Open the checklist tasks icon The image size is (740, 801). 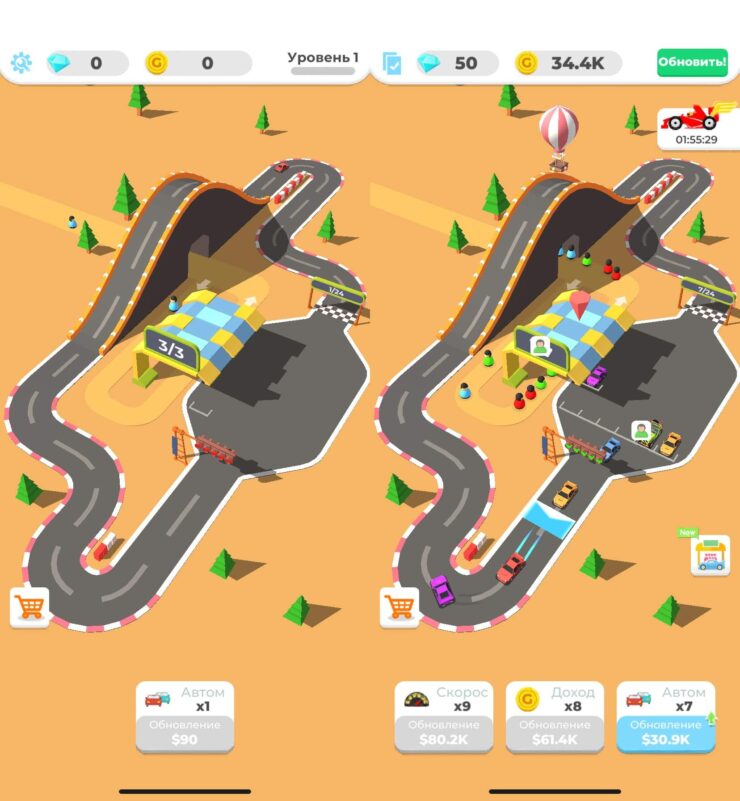[392, 64]
